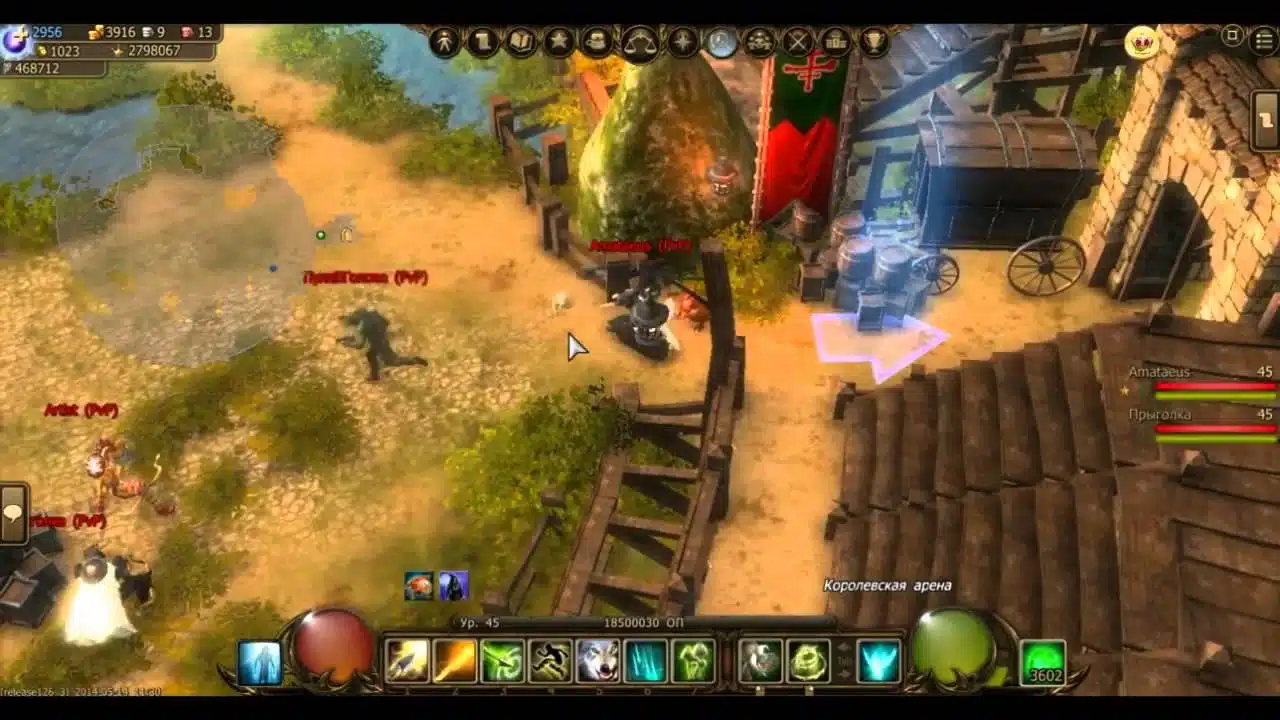Open the daily challenges star icon
Viewport: 1280px width, 720px height.
click(x=560, y=41)
